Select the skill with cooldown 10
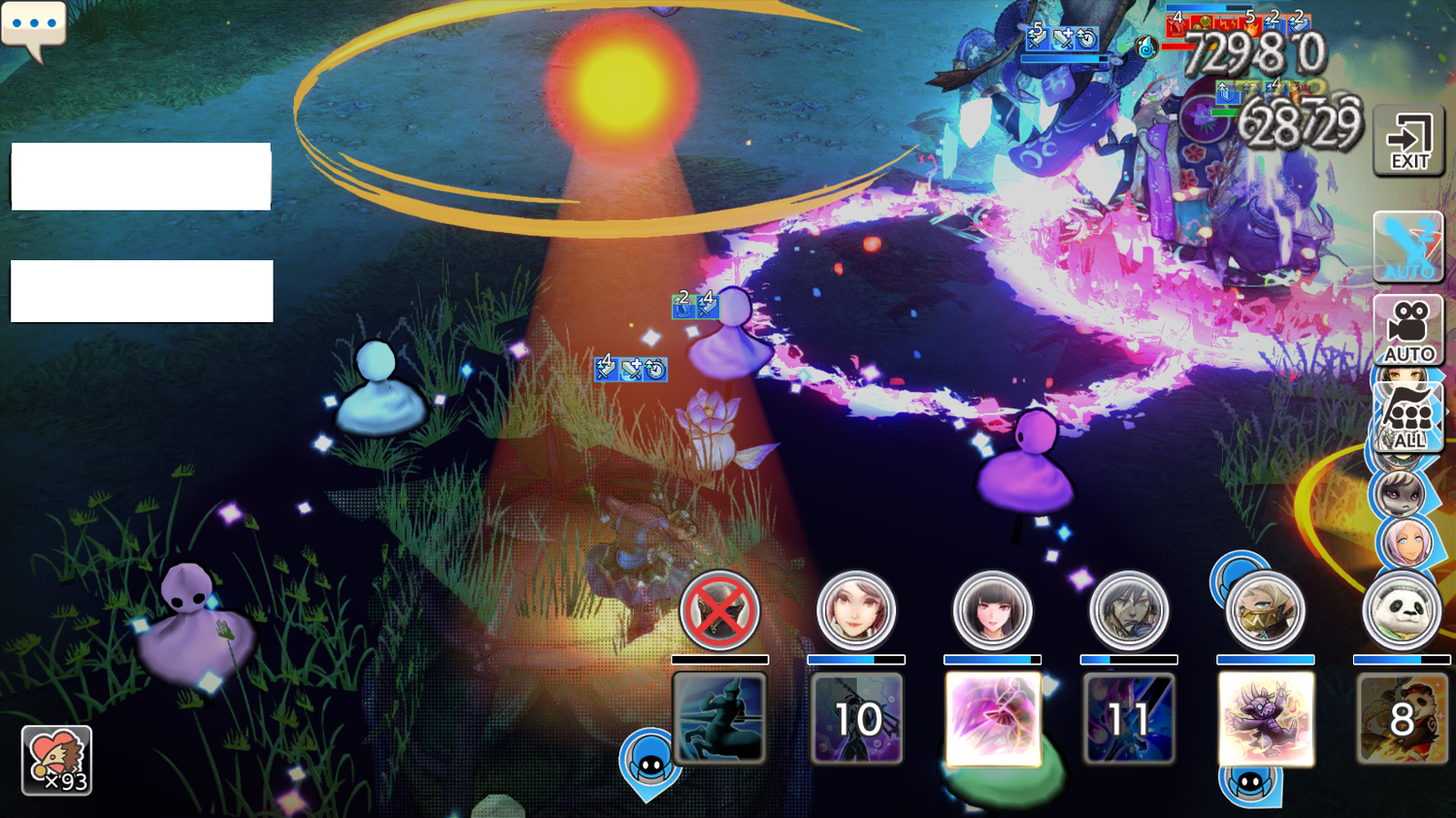 (856, 719)
